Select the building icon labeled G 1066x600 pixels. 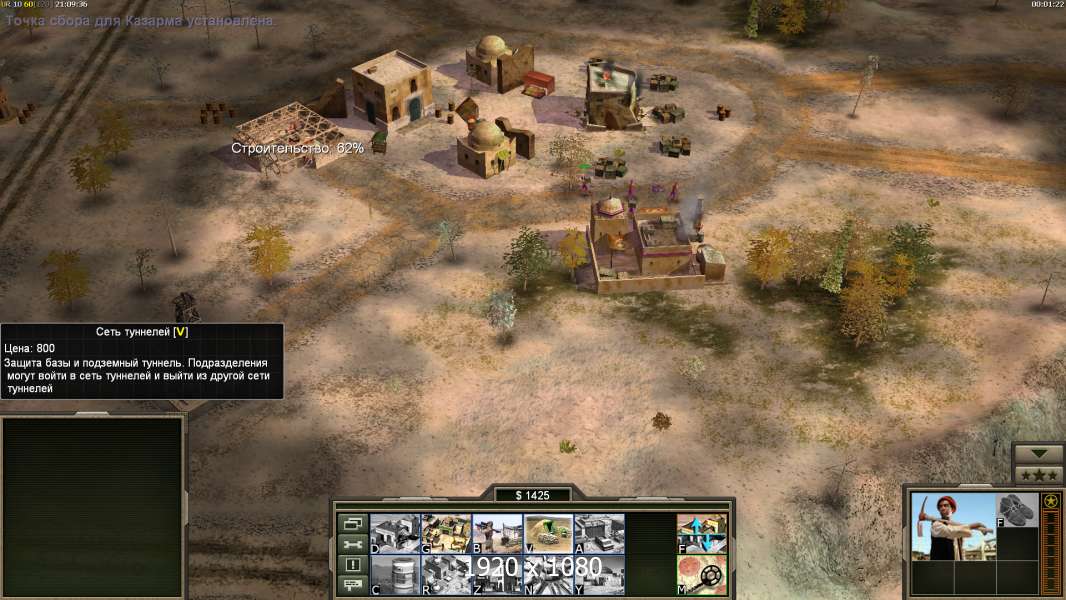(446, 534)
